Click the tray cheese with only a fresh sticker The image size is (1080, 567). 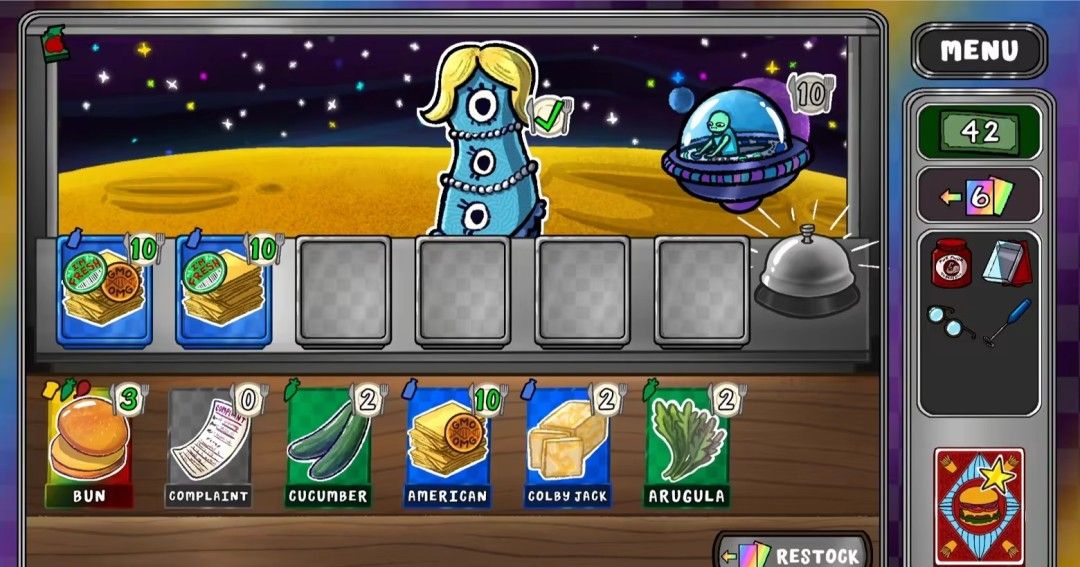point(223,289)
